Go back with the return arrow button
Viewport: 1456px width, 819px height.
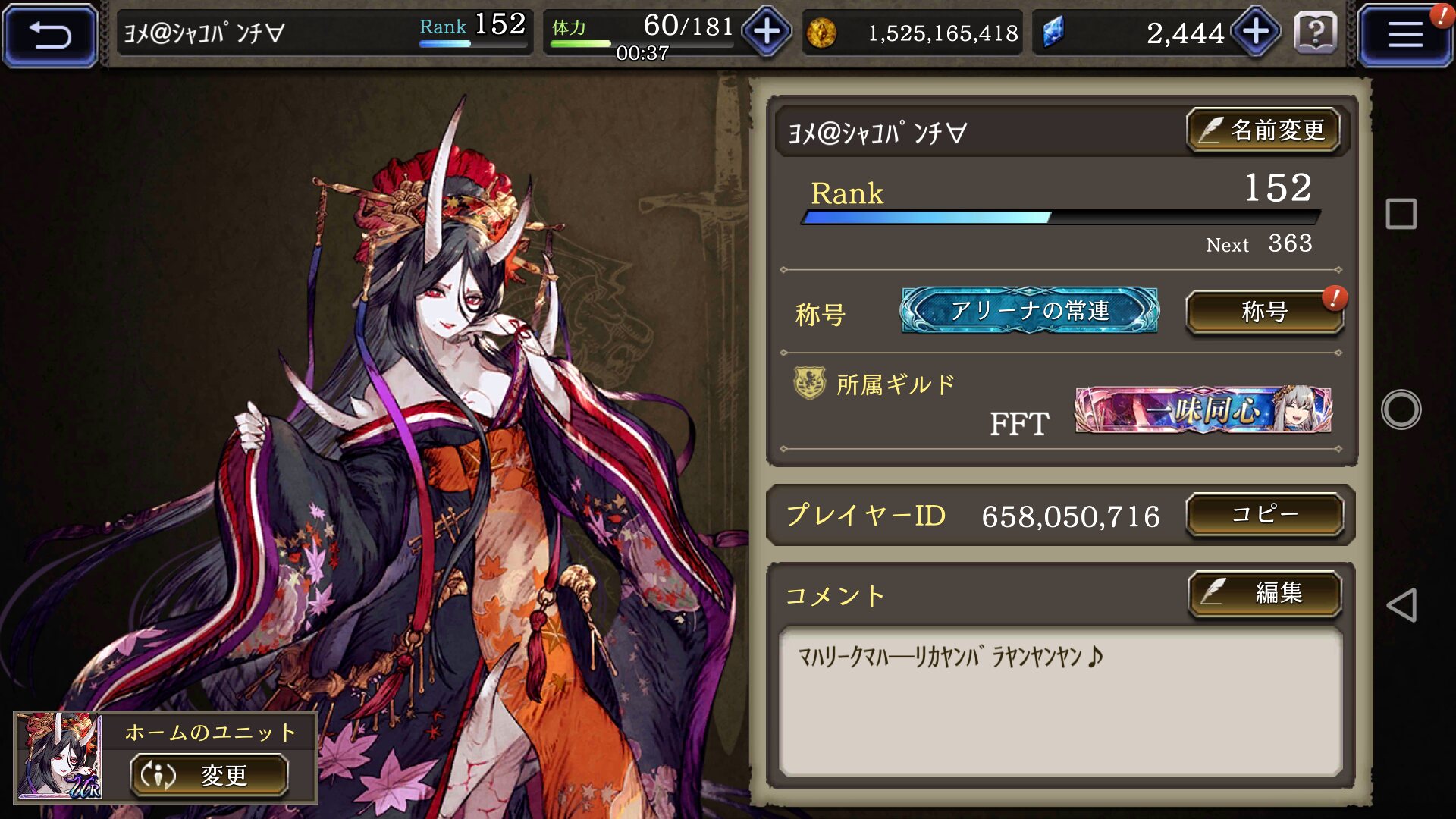[x=50, y=35]
